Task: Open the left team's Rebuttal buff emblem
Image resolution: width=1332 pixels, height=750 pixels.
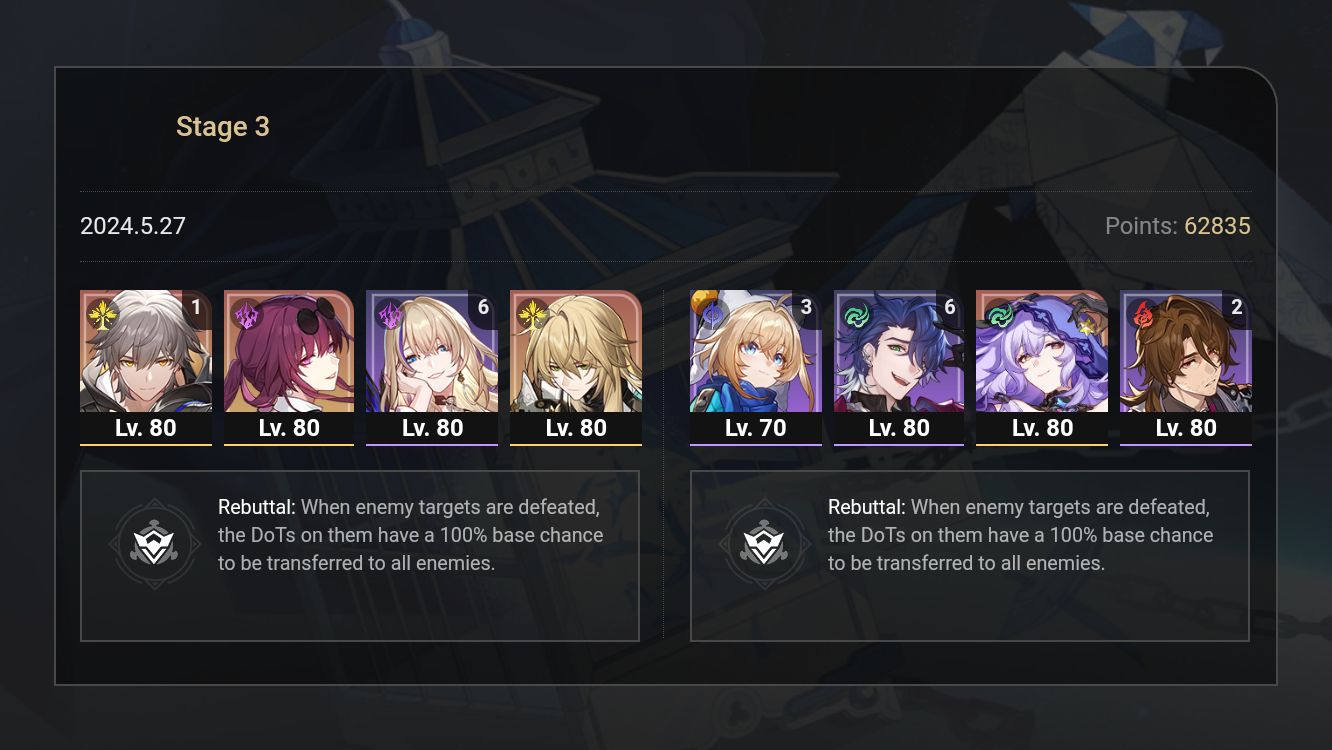Action: pos(155,543)
